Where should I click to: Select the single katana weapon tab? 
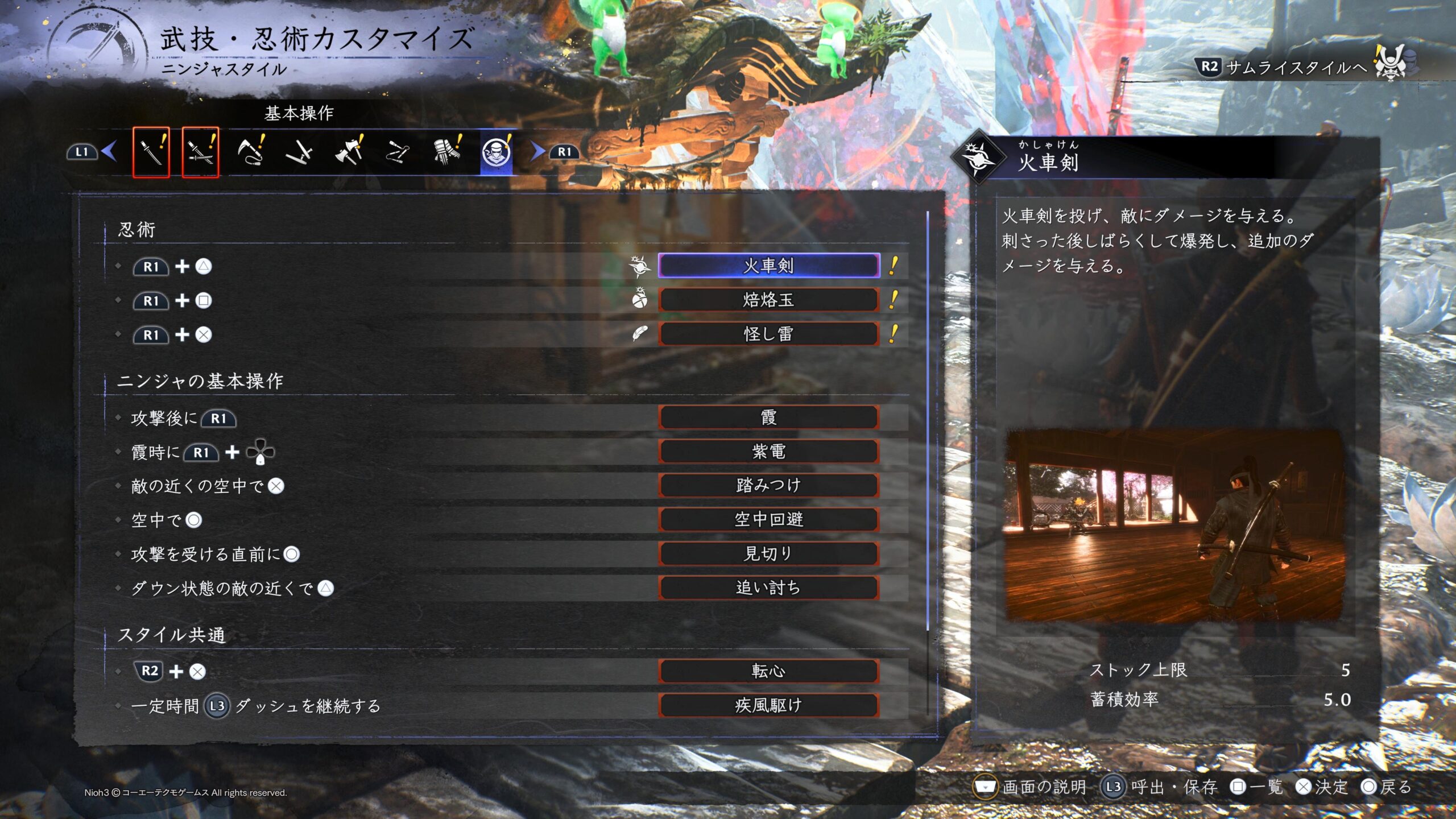click(151, 152)
